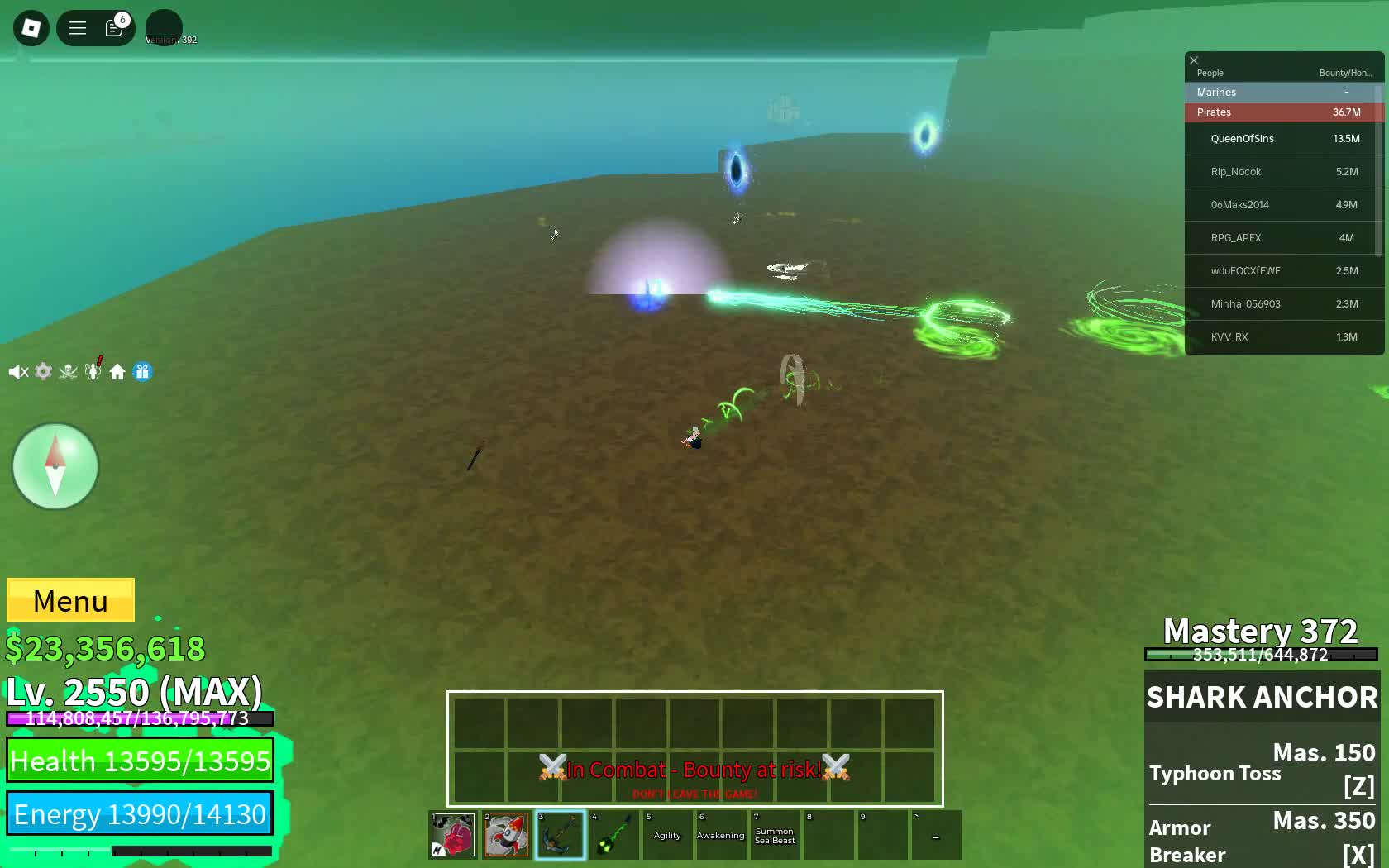Close the player leaderboard panel

pyautogui.click(x=1194, y=60)
